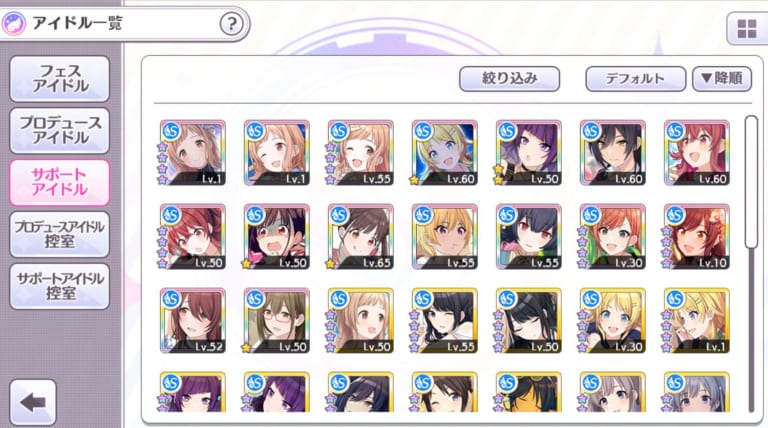Screen dimensions: 768x428
Task: Toggle the 降順 sort order
Action: [x=722, y=79]
